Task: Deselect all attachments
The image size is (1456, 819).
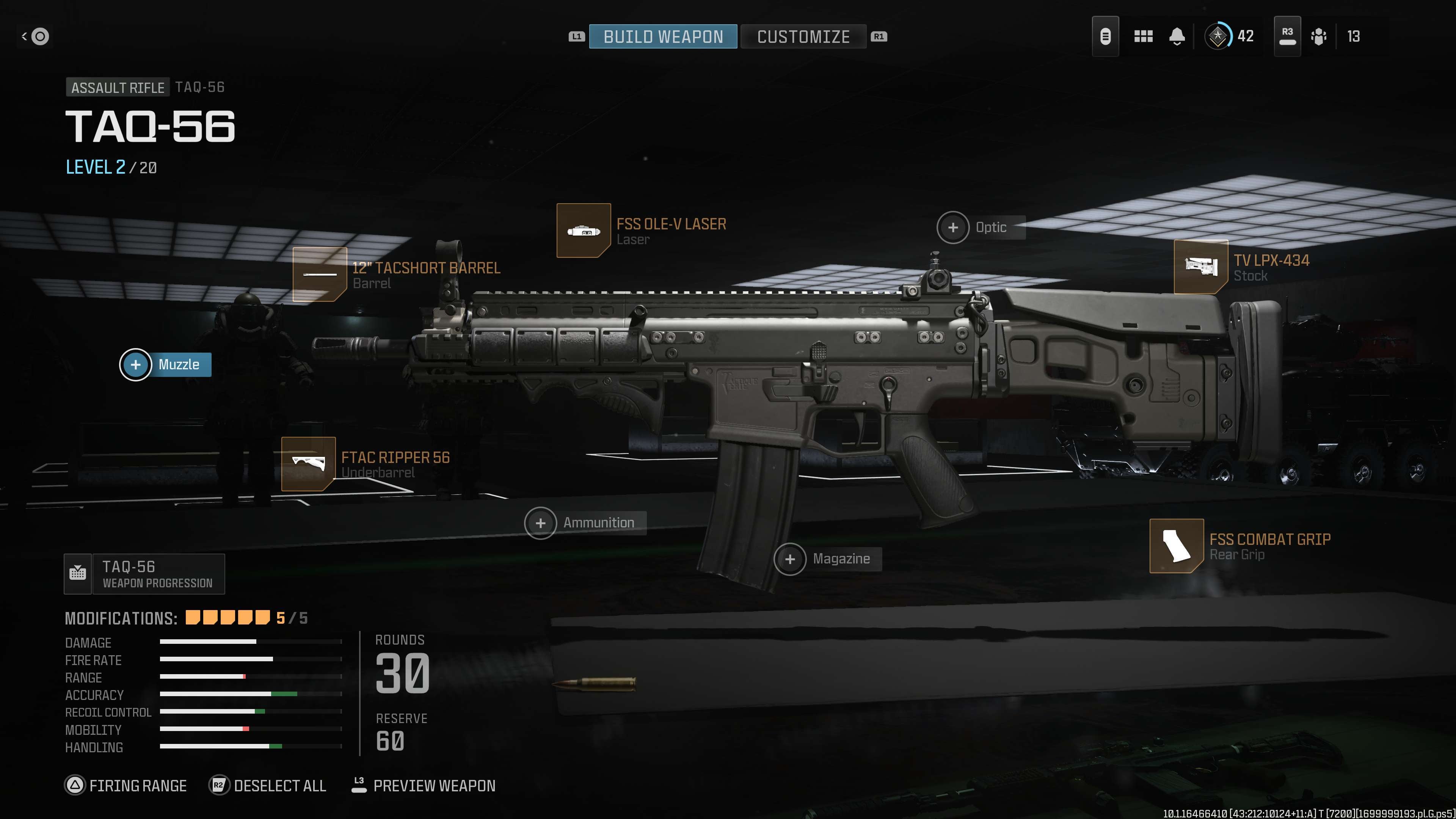Action: point(268,786)
